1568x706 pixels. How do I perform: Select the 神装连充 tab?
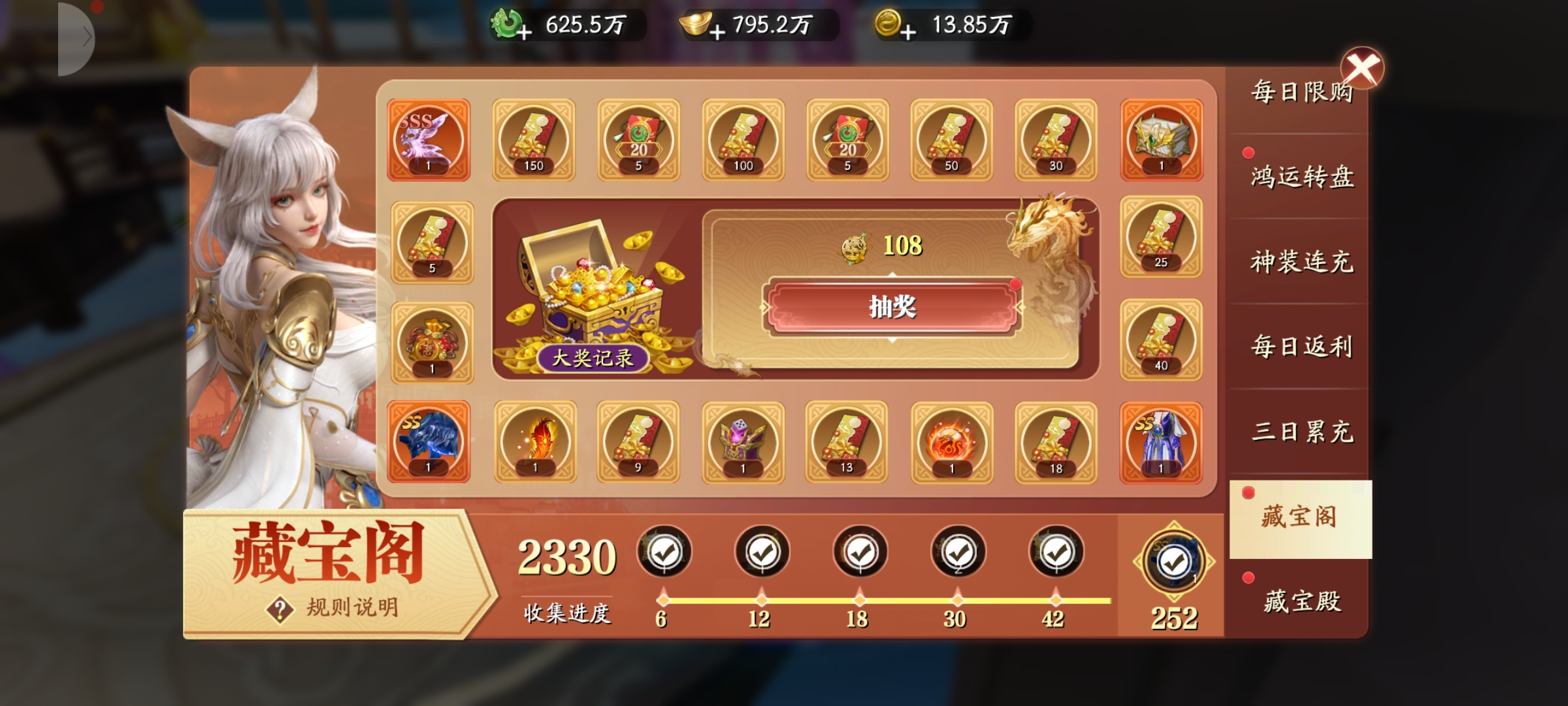click(x=1301, y=261)
